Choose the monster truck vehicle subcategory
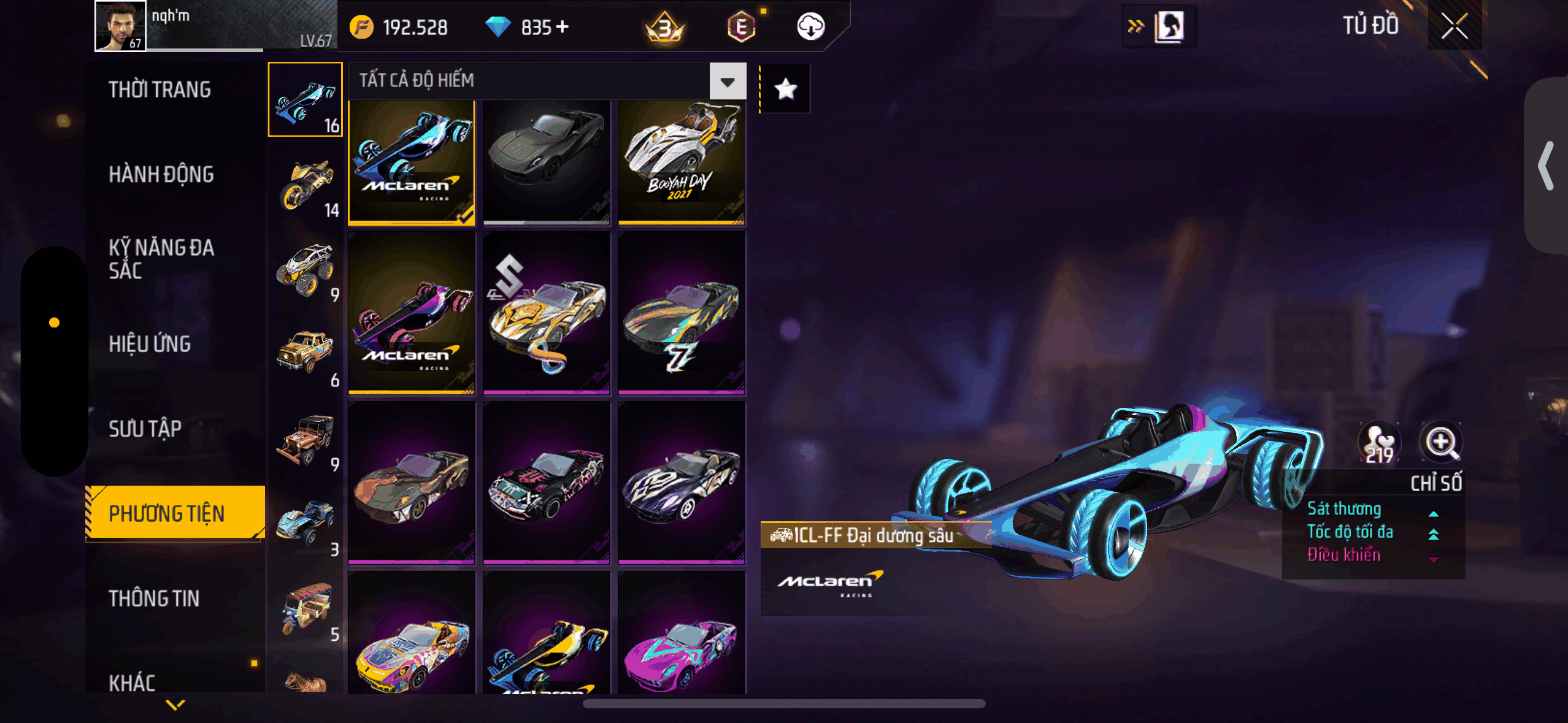This screenshot has height=723, width=1568. coord(306,270)
